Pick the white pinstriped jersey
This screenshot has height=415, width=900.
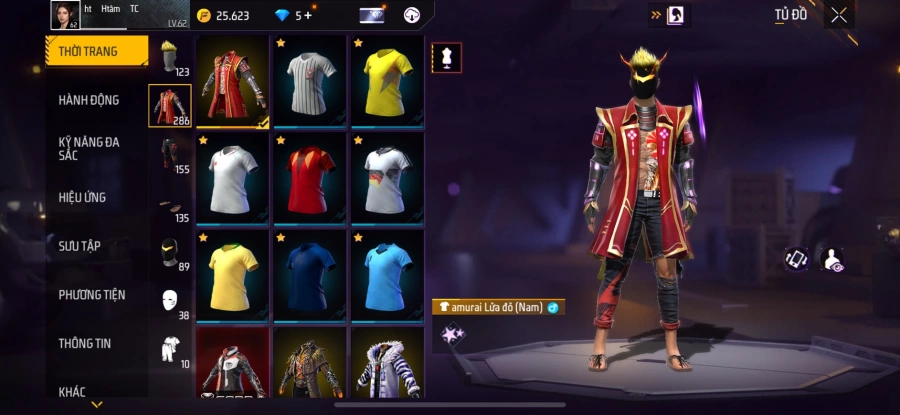310,81
